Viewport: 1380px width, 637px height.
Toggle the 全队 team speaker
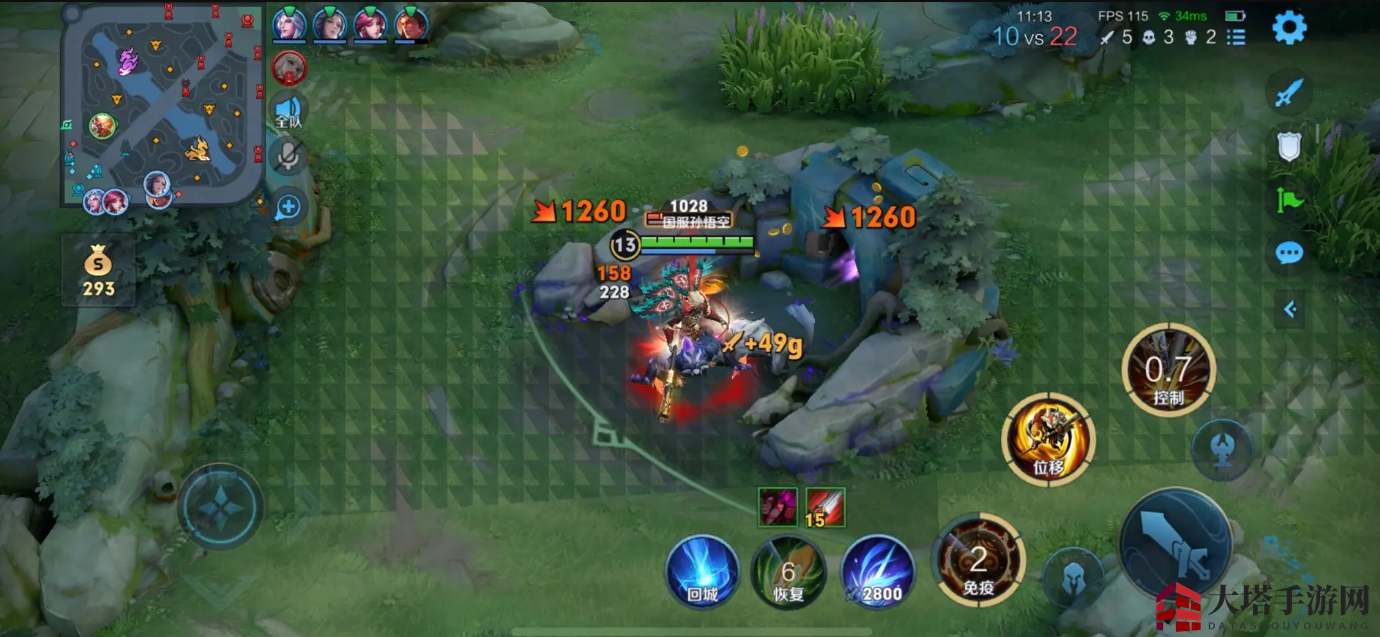click(288, 110)
